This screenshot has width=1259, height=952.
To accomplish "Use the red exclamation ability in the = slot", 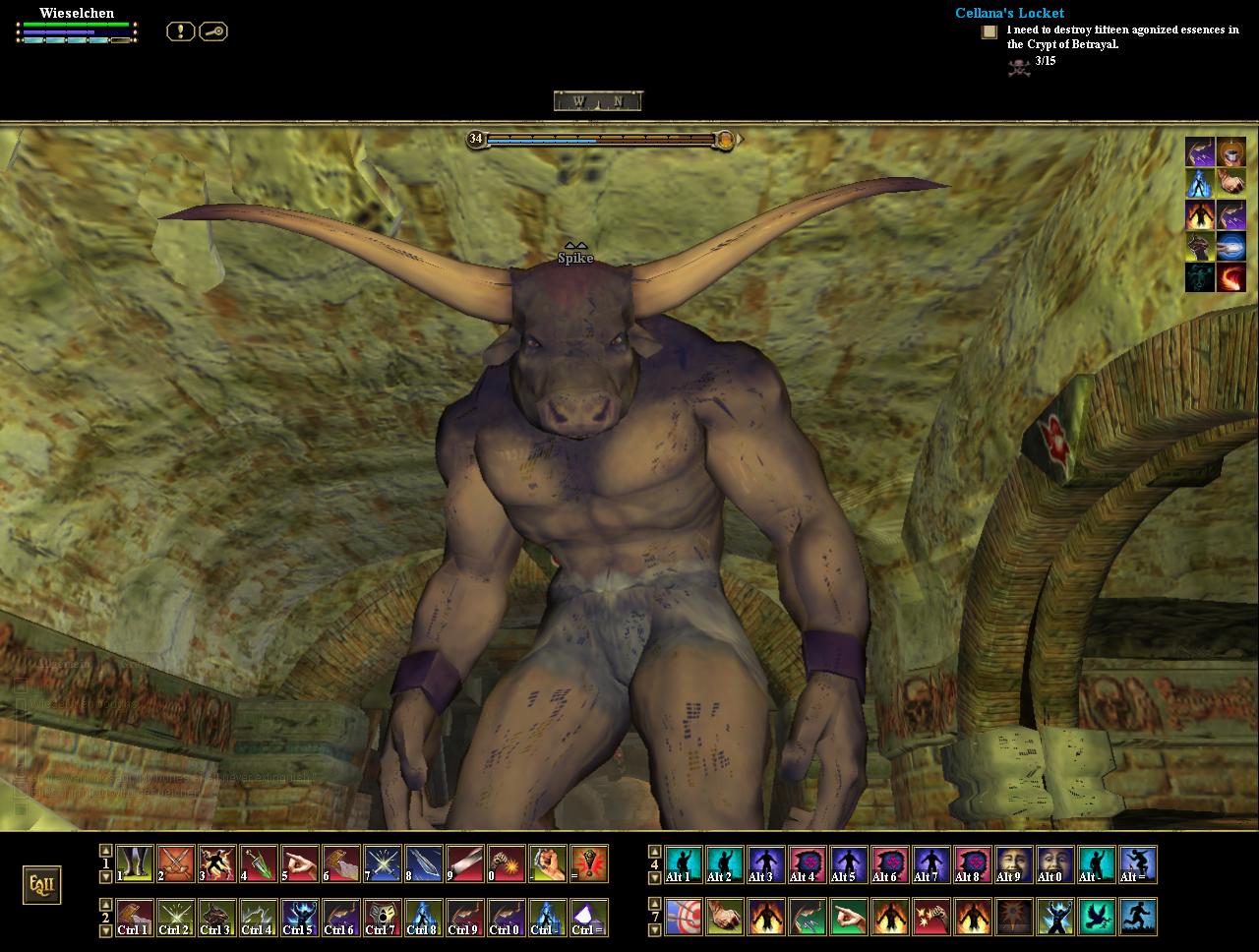I will pos(589,863).
